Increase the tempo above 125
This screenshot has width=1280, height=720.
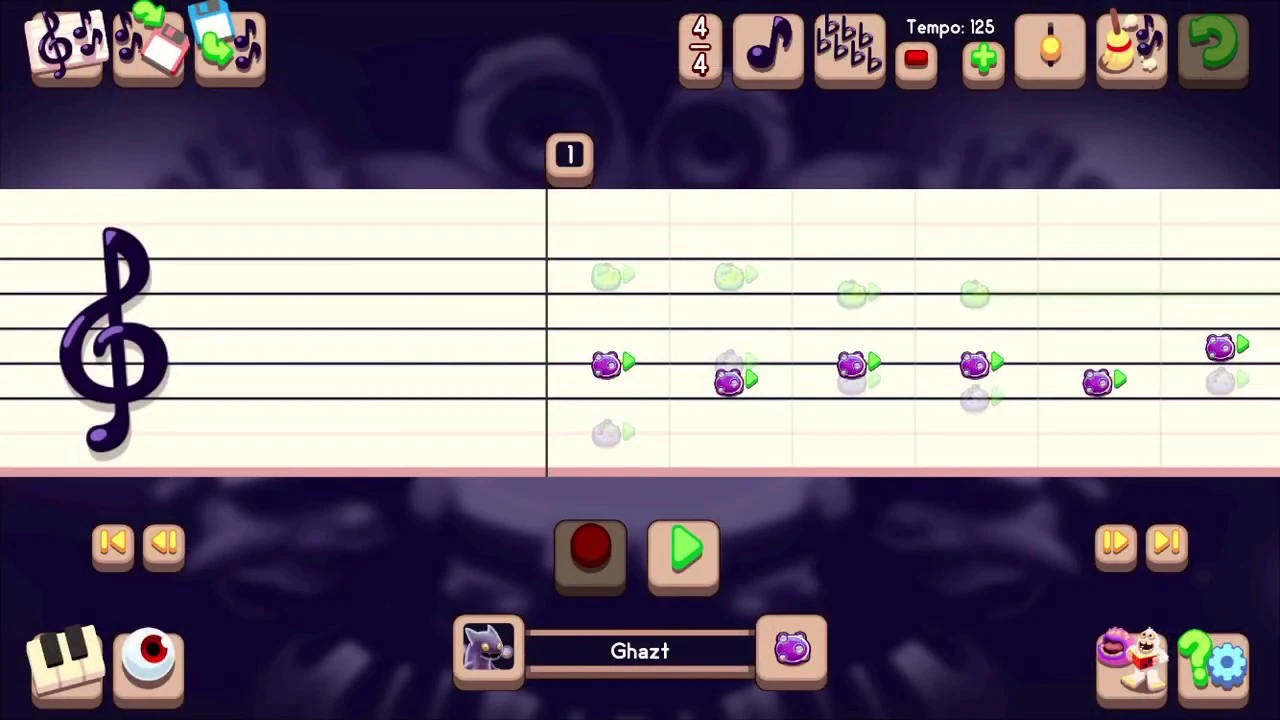[983, 60]
